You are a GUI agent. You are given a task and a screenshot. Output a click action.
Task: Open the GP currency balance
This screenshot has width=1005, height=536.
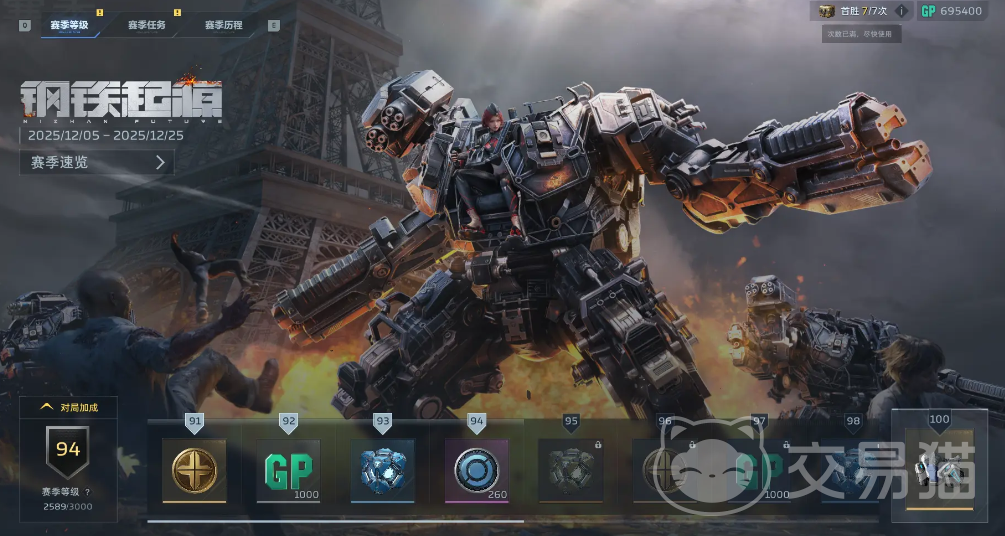coord(951,11)
